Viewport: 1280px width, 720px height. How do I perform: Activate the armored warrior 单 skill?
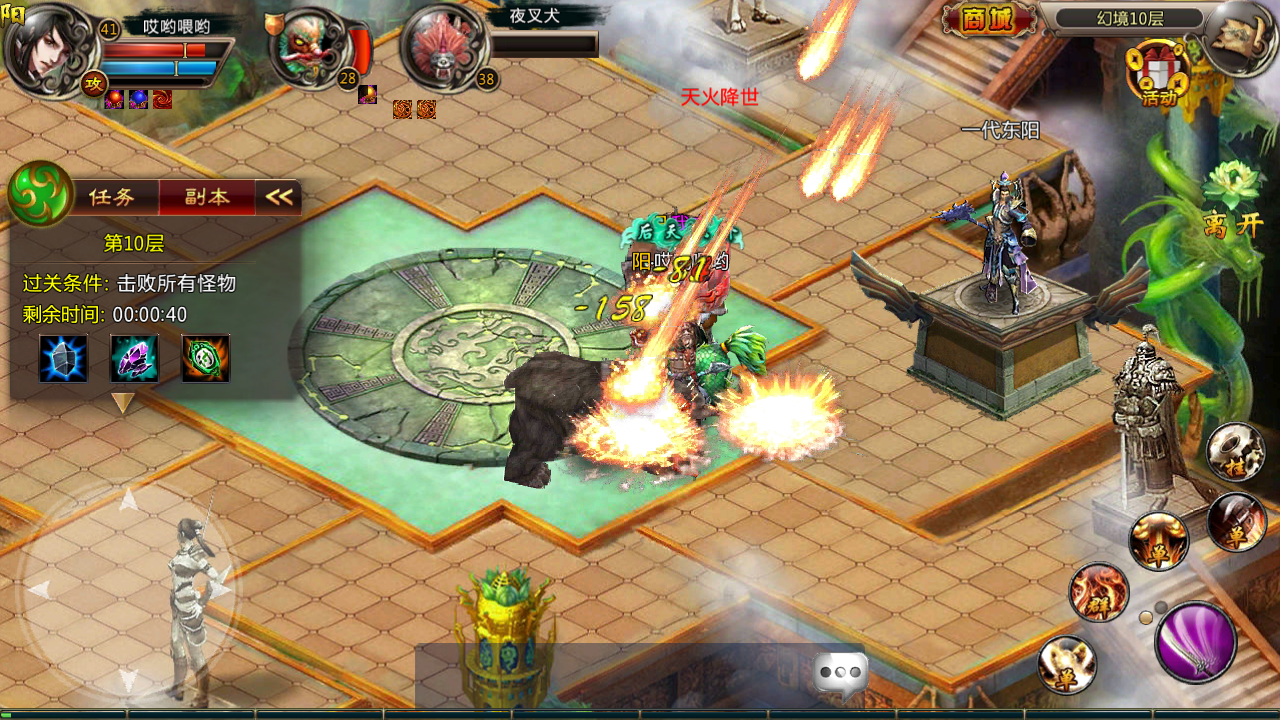pyautogui.click(x=1236, y=522)
